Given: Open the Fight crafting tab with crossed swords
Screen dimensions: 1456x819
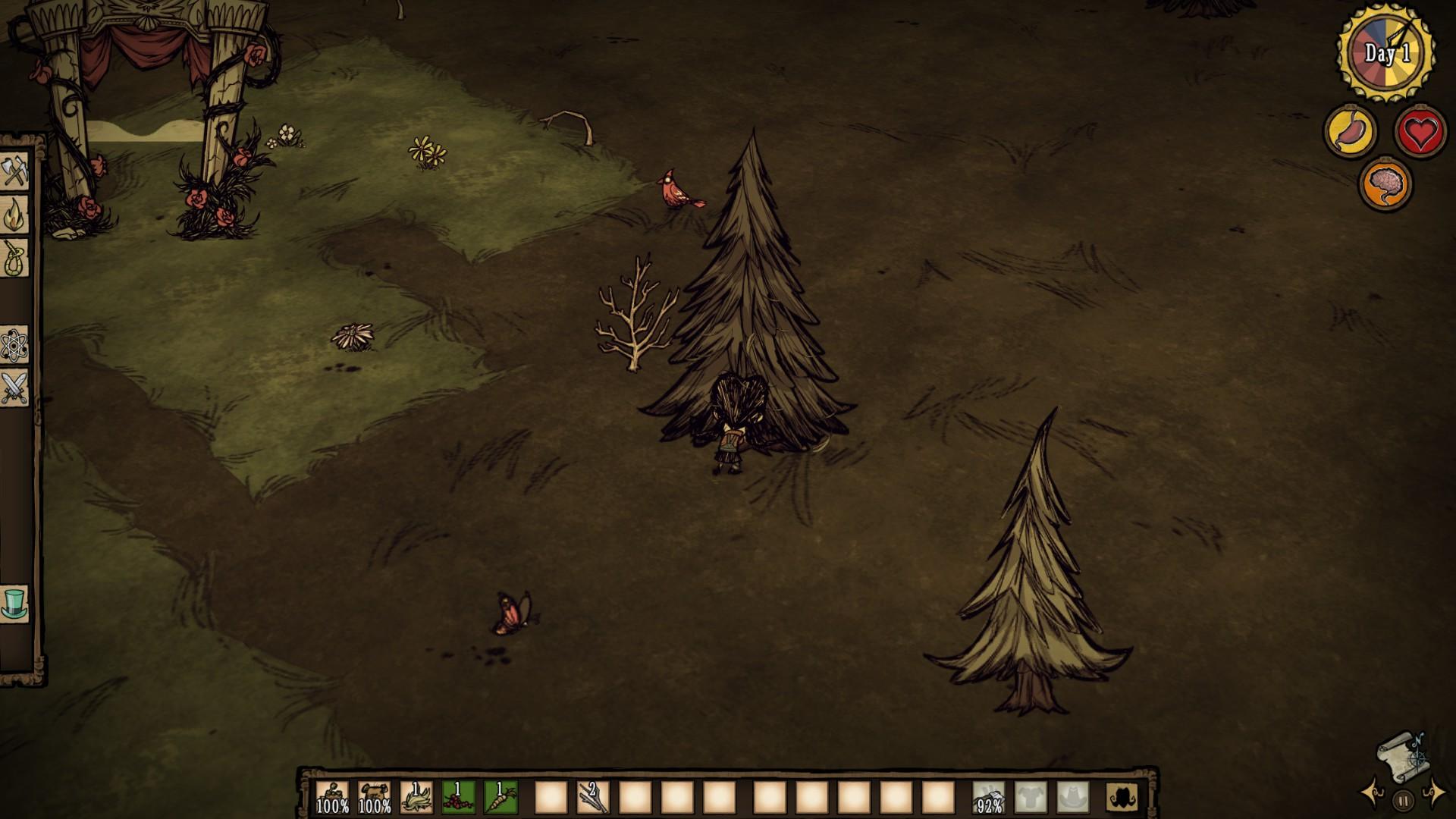Looking at the screenshot, I should click(15, 388).
